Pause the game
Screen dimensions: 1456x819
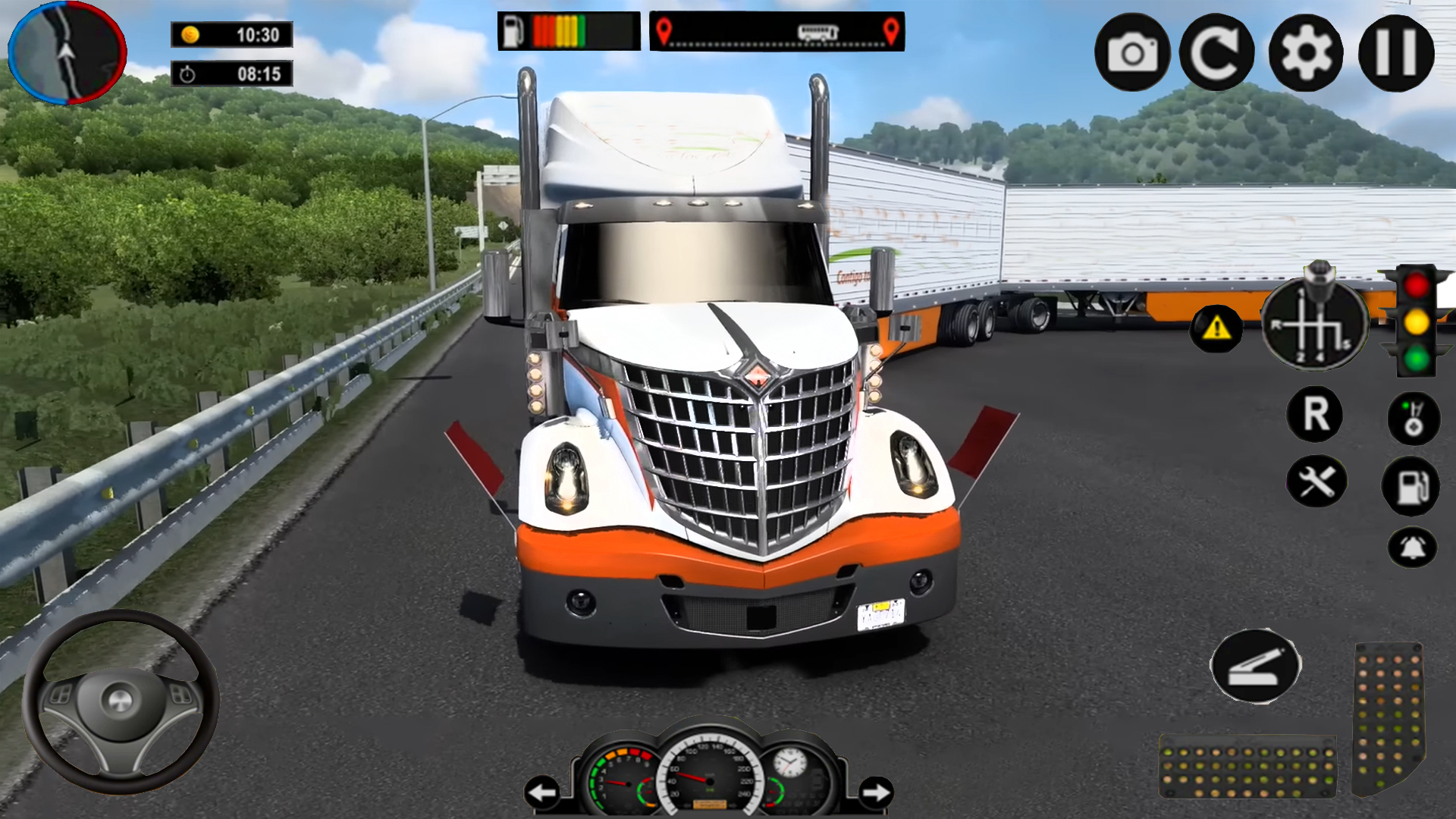click(x=1395, y=51)
